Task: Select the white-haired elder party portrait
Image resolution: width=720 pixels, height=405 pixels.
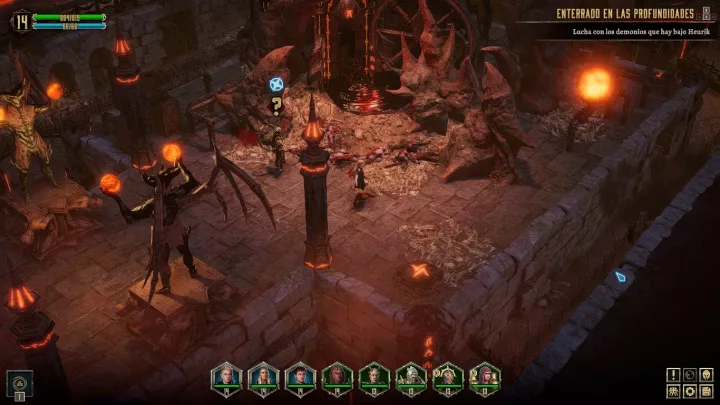Action: (374, 376)
